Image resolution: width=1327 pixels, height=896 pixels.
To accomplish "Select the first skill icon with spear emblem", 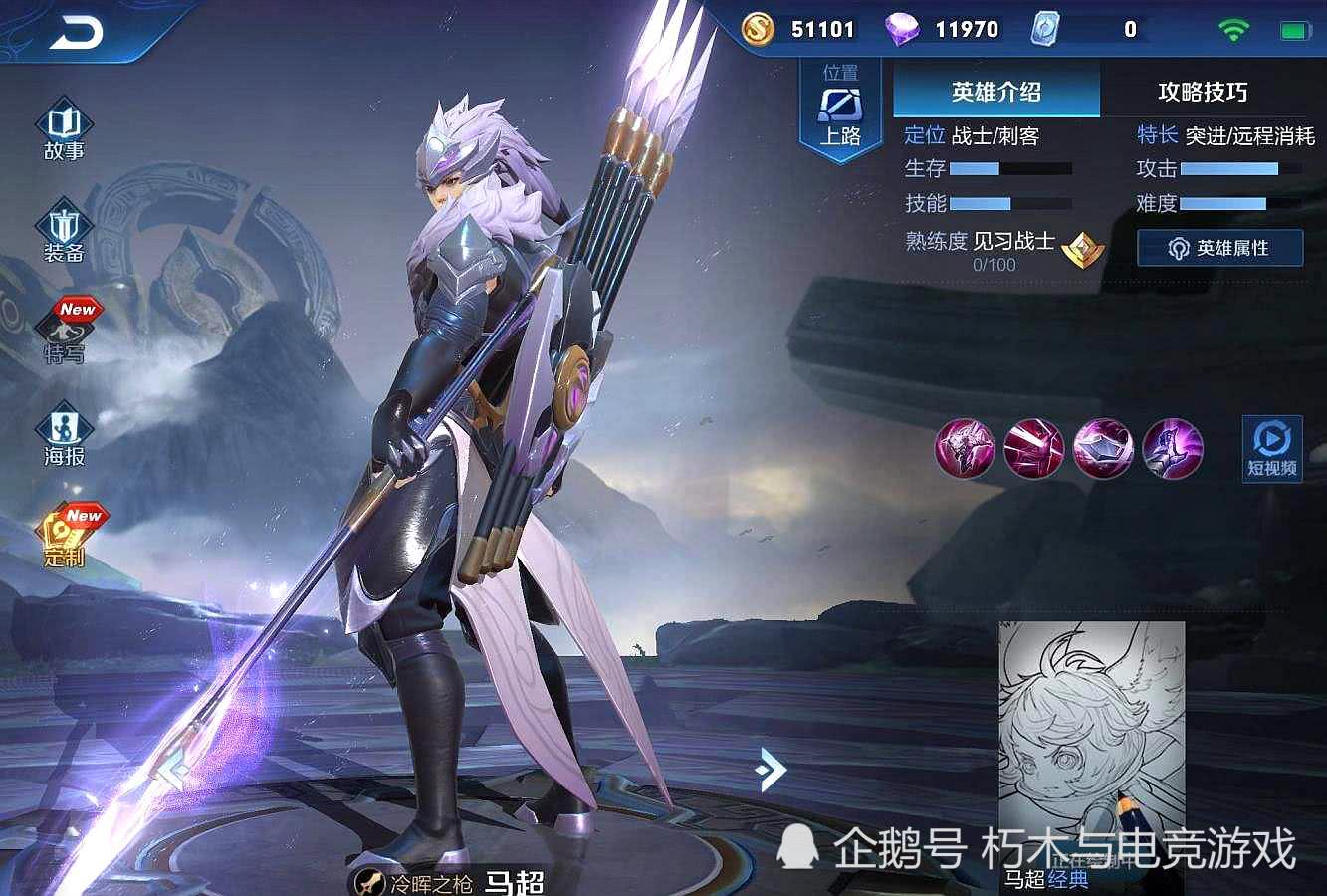I will point(965,448).
